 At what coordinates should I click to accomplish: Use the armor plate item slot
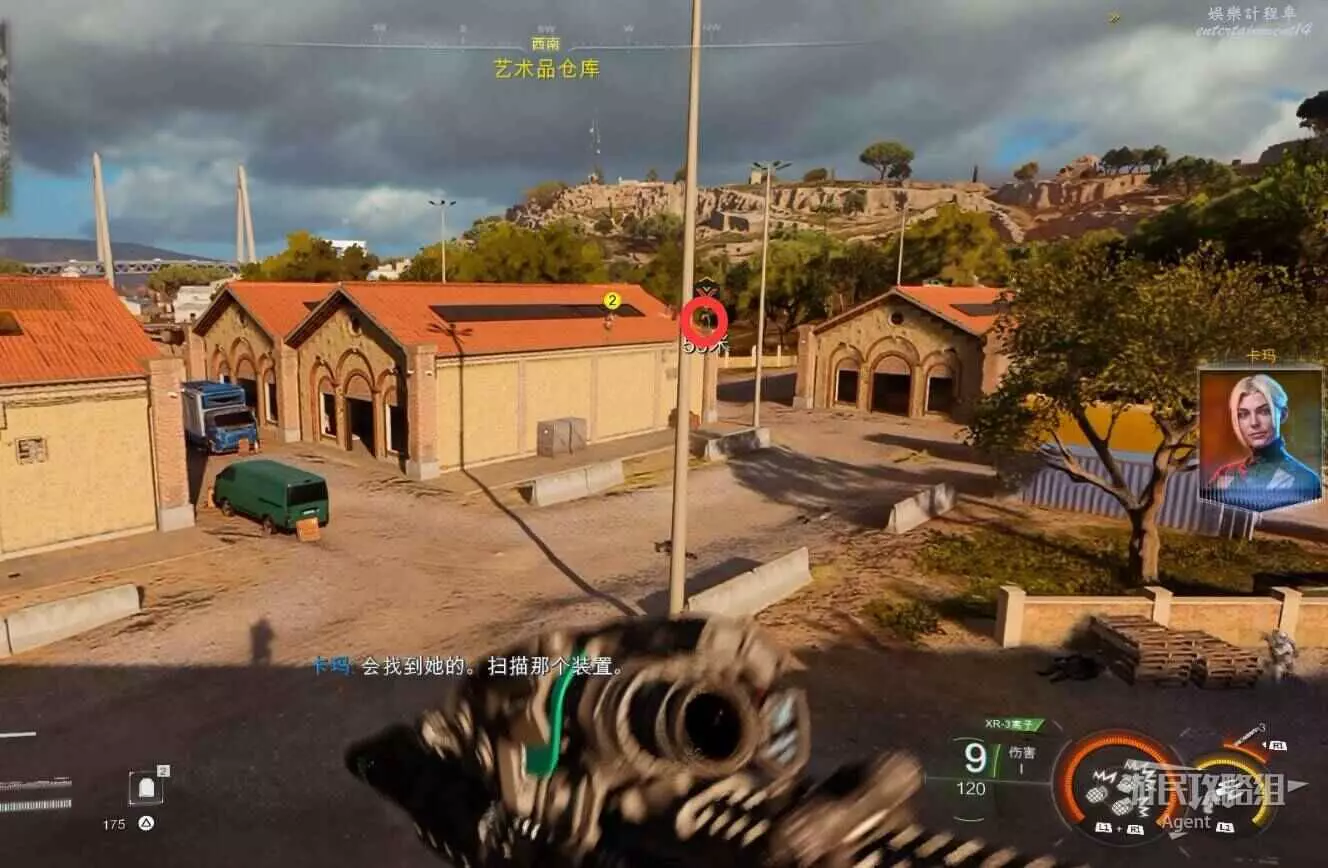(146, 788)
